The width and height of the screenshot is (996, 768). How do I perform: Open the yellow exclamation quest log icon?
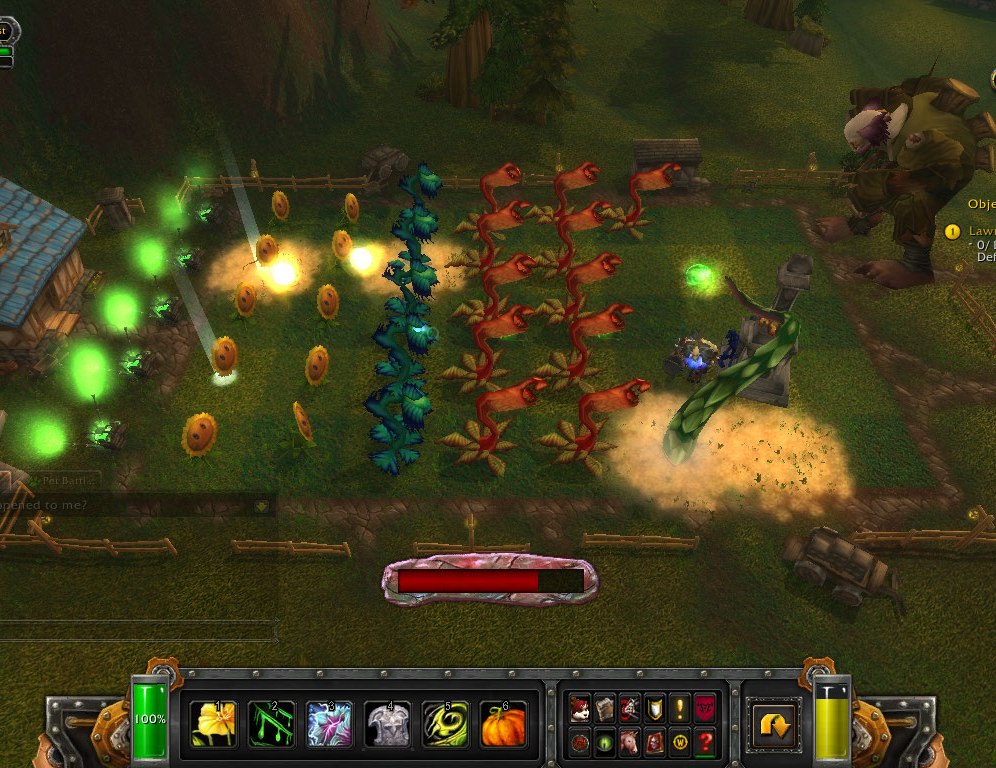pyautogui.click(x=680, y=709)
